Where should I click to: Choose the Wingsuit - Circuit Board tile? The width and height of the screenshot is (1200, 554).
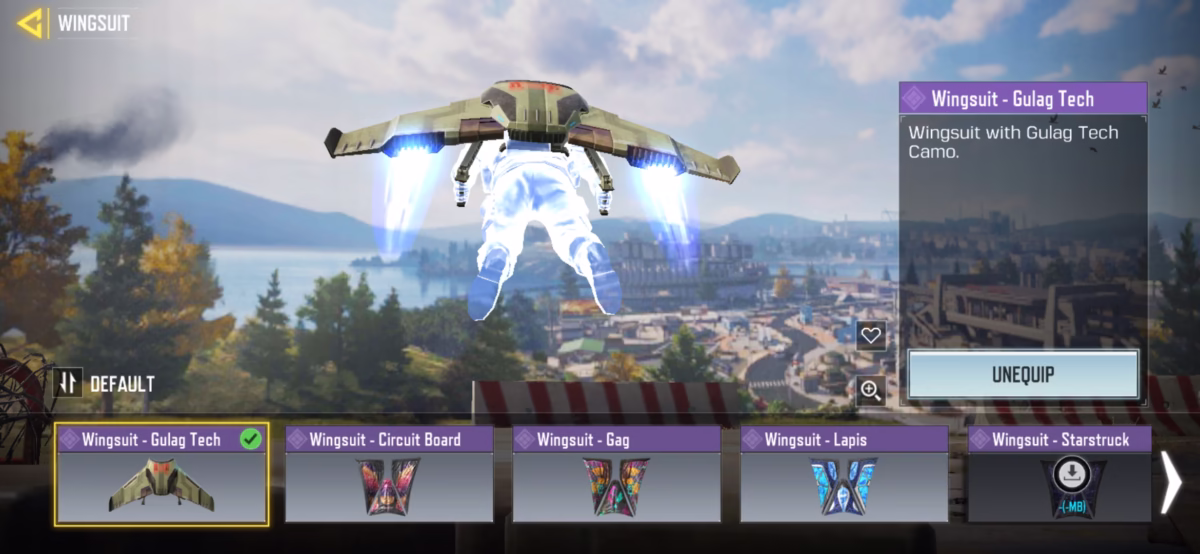coord(389,475)
